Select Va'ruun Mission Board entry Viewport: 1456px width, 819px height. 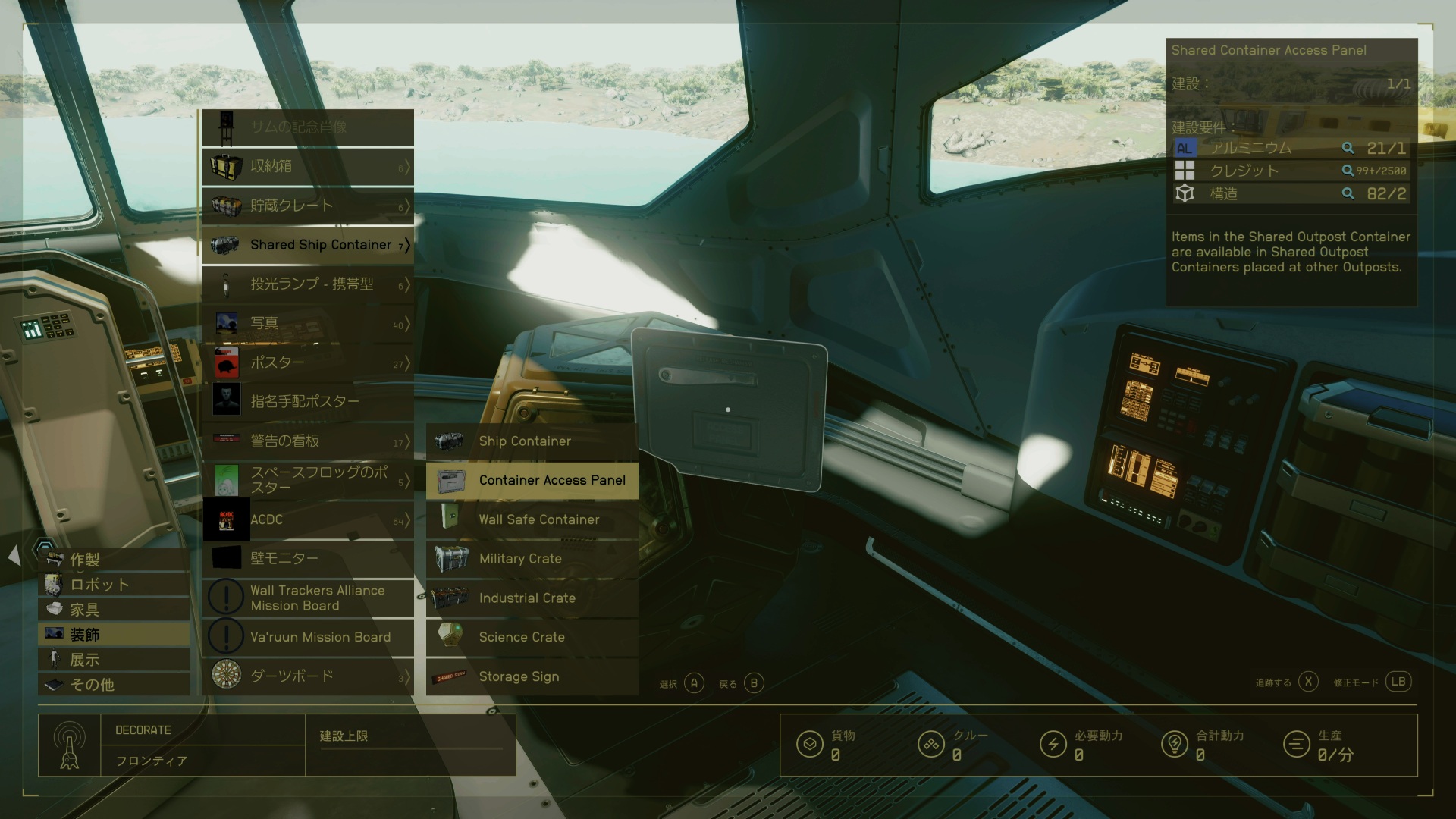[x=307, y=637]
